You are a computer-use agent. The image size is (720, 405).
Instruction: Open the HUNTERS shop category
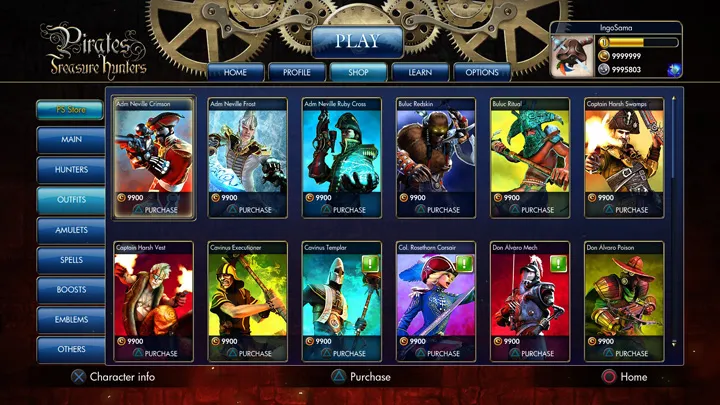[x=71, y=170]
